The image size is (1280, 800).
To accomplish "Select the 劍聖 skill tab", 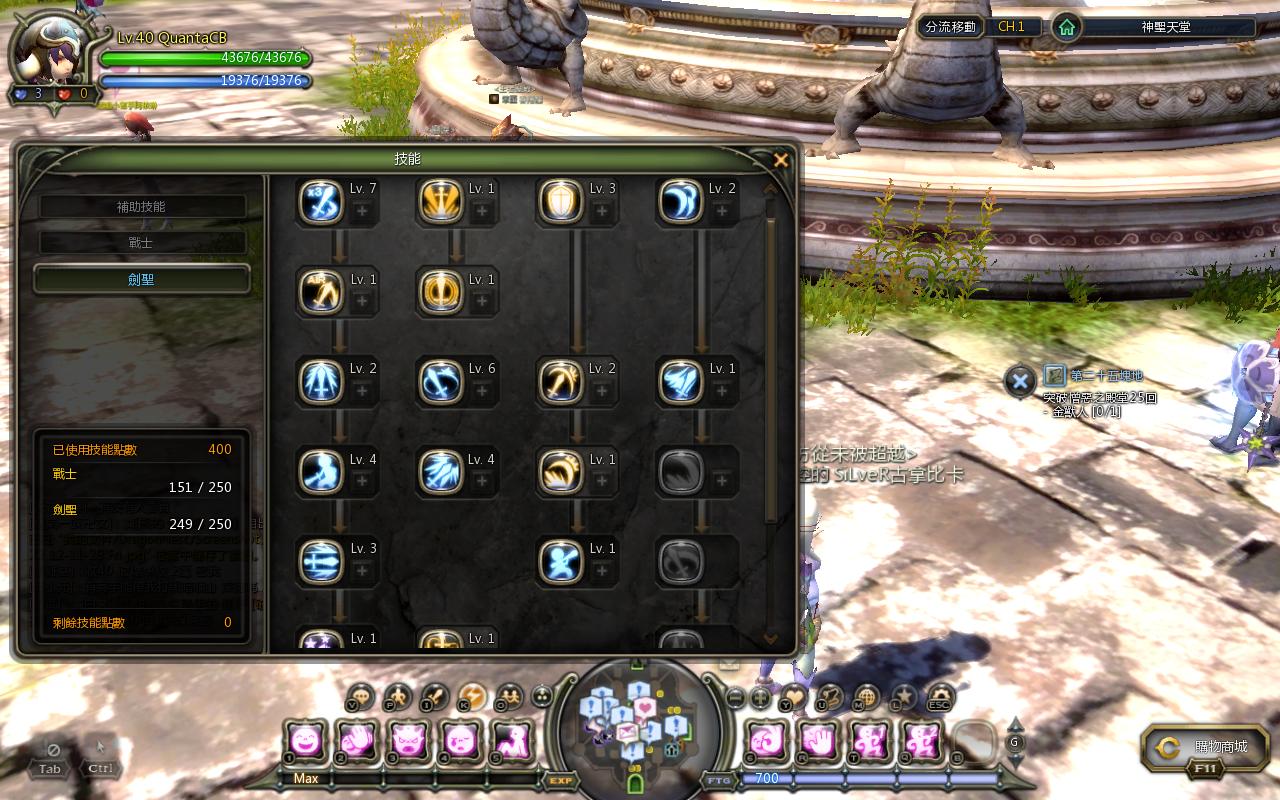I will [x=141, y=280].
